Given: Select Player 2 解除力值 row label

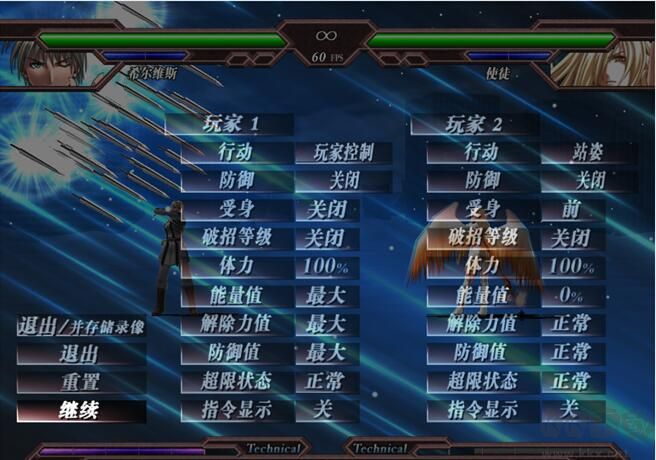Looking at the screenshot, I should (x=482, y=324).
